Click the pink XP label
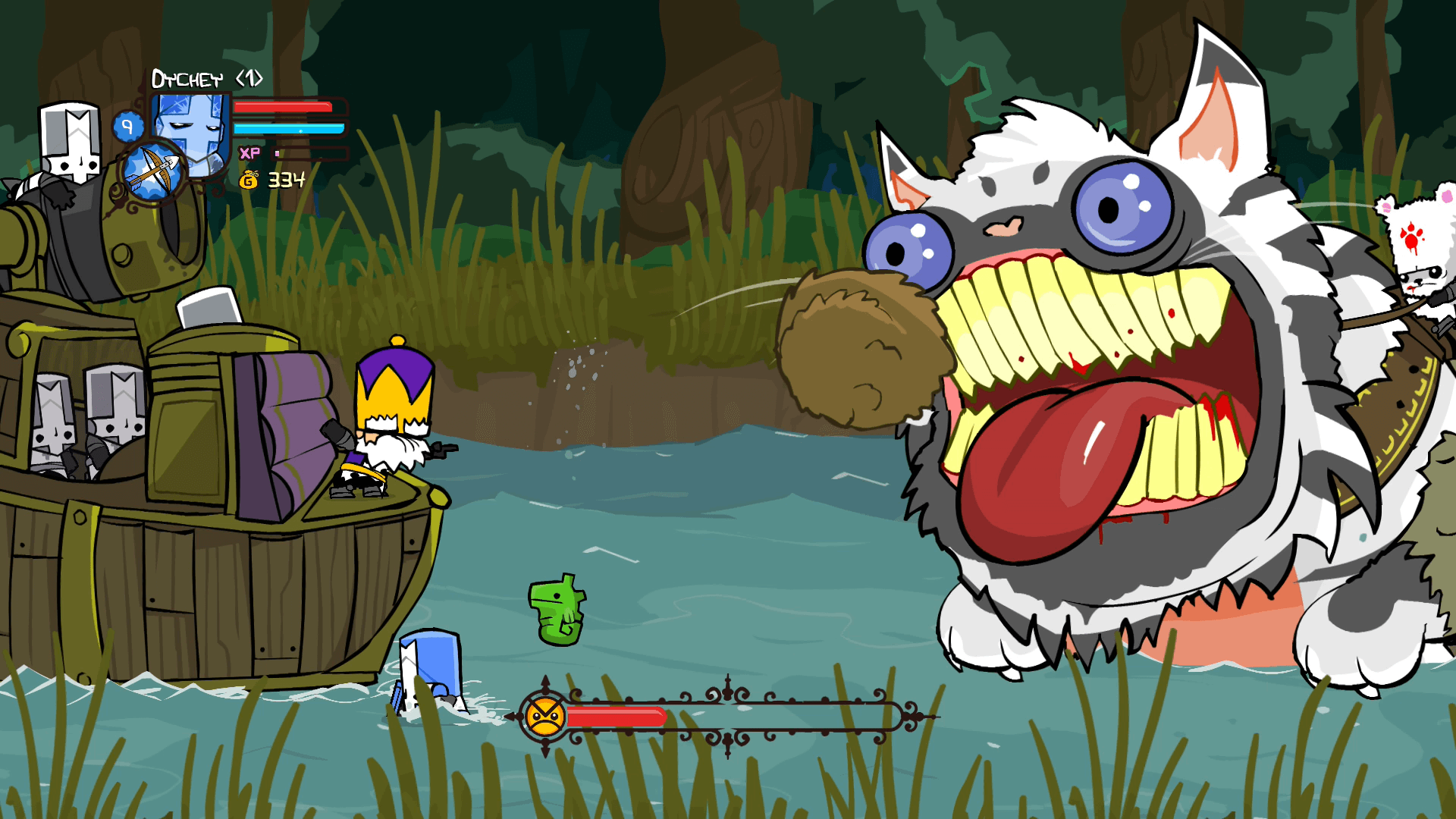 click(248, 152)
